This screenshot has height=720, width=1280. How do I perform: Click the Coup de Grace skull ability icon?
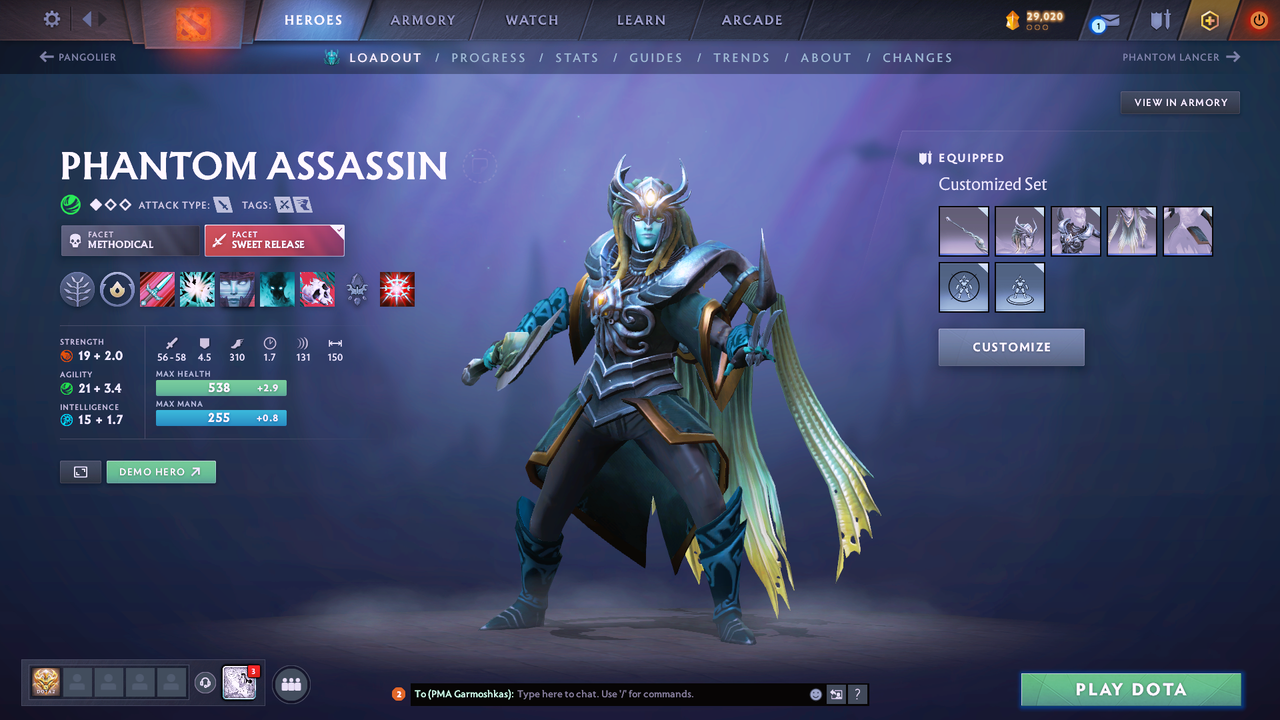[317, 289]
